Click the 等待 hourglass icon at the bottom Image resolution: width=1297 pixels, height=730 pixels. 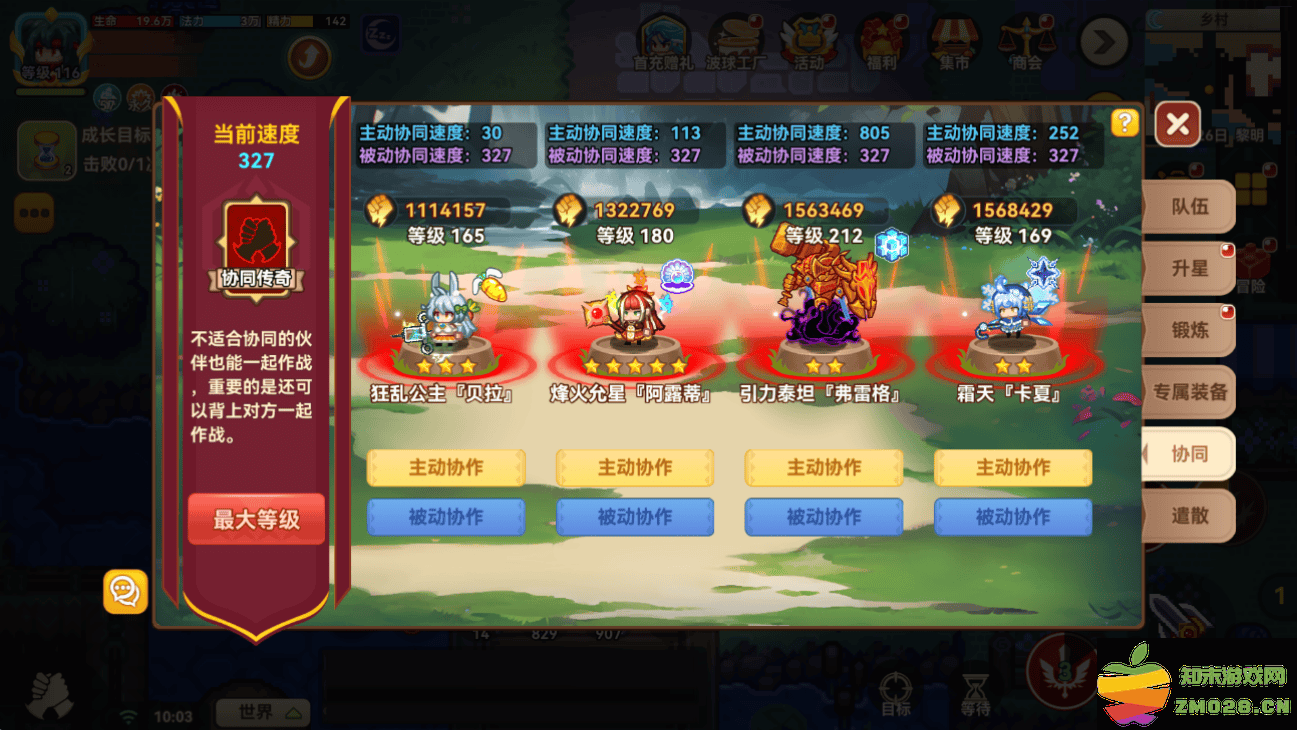click(975, 690)
